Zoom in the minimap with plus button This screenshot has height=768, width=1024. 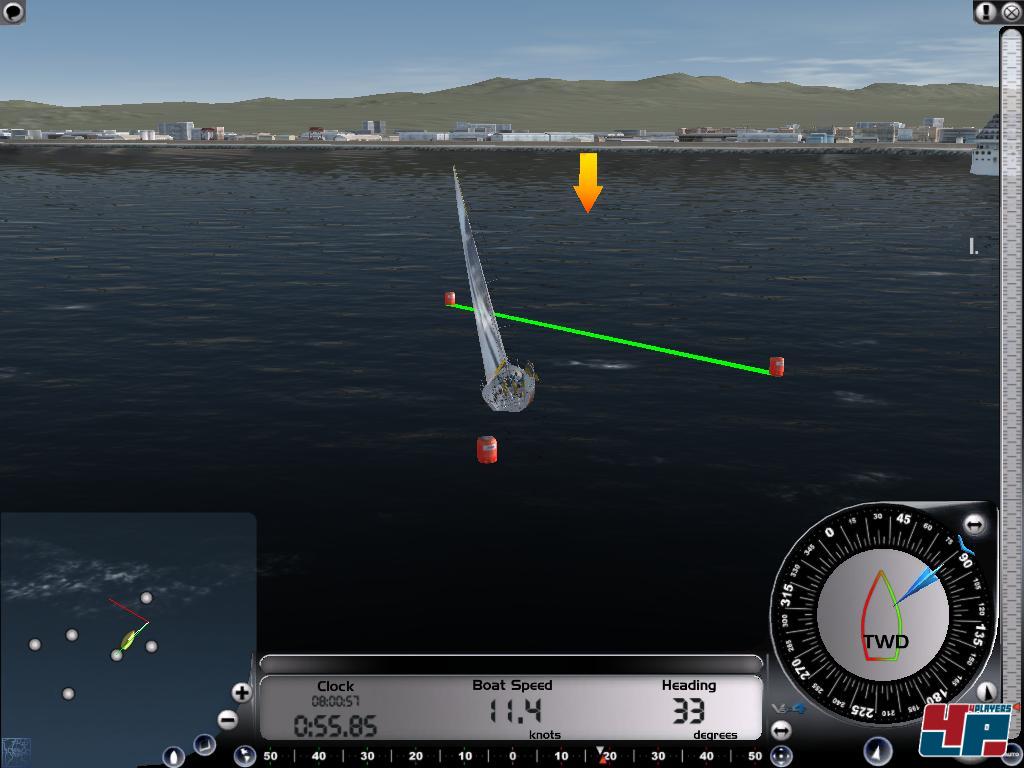click(x=241, y=692)
